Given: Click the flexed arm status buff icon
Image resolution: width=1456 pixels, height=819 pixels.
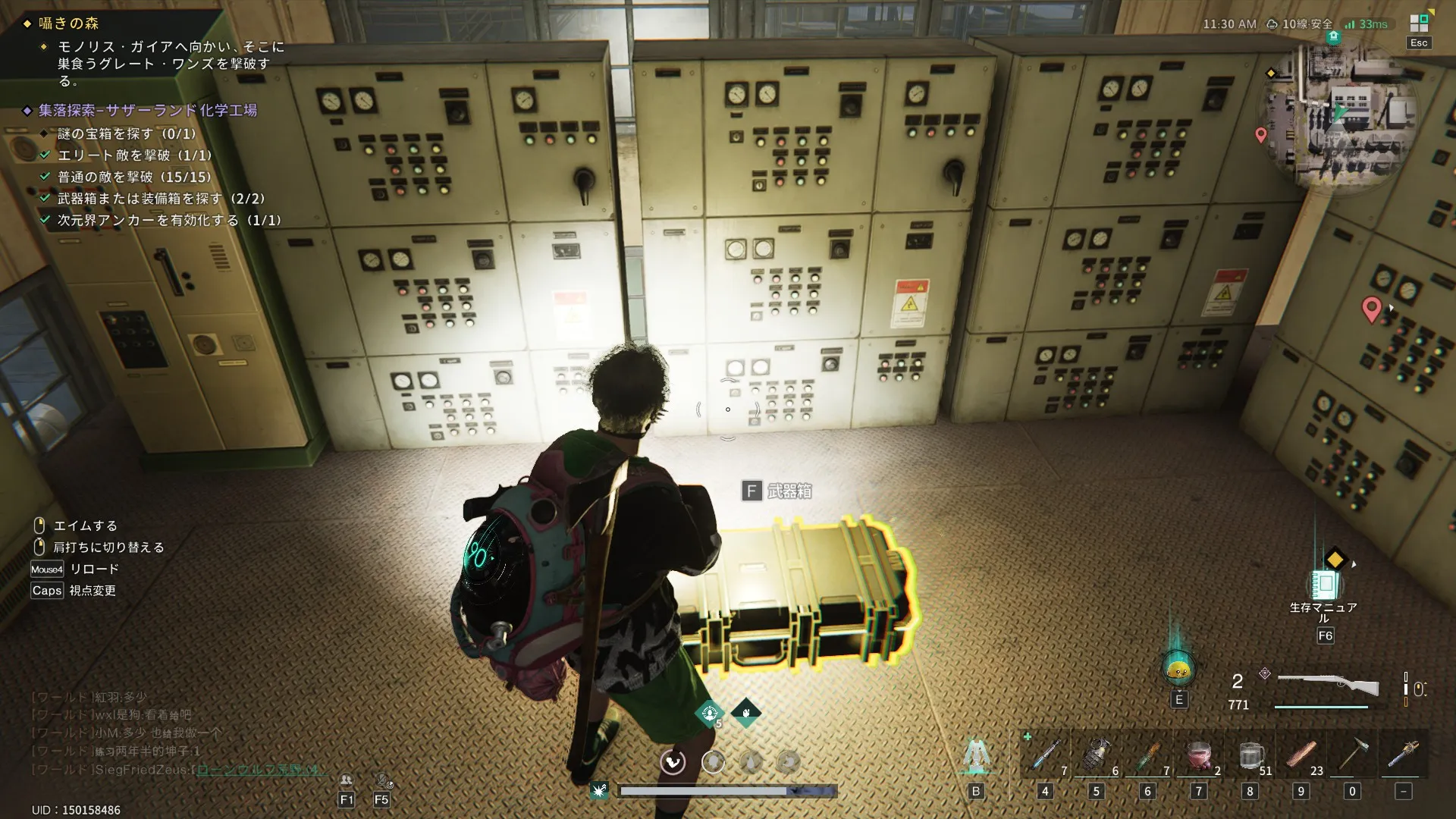Looking at the screenshot, I should 746,712.
